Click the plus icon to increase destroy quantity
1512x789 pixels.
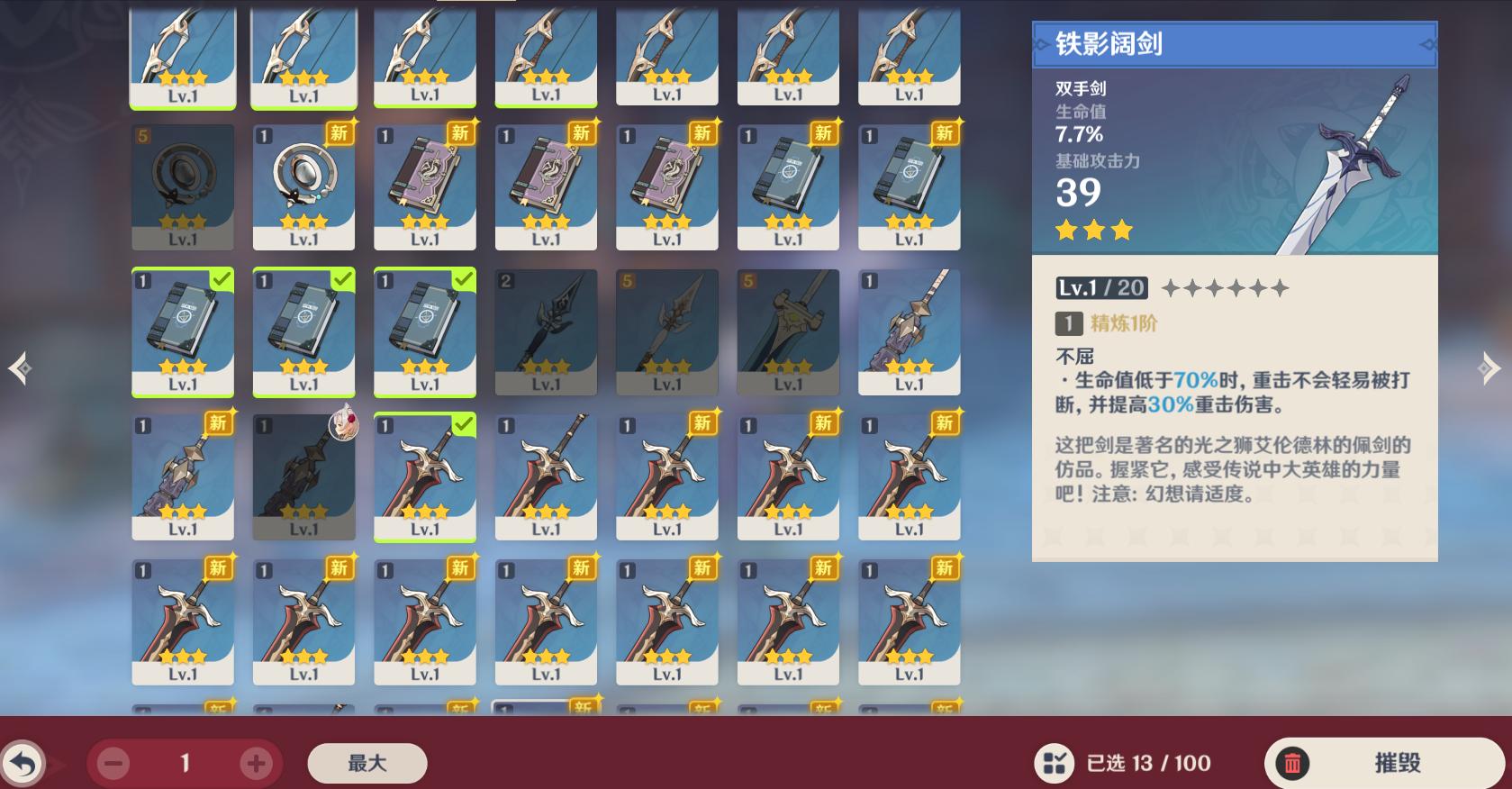coord(258,762)
